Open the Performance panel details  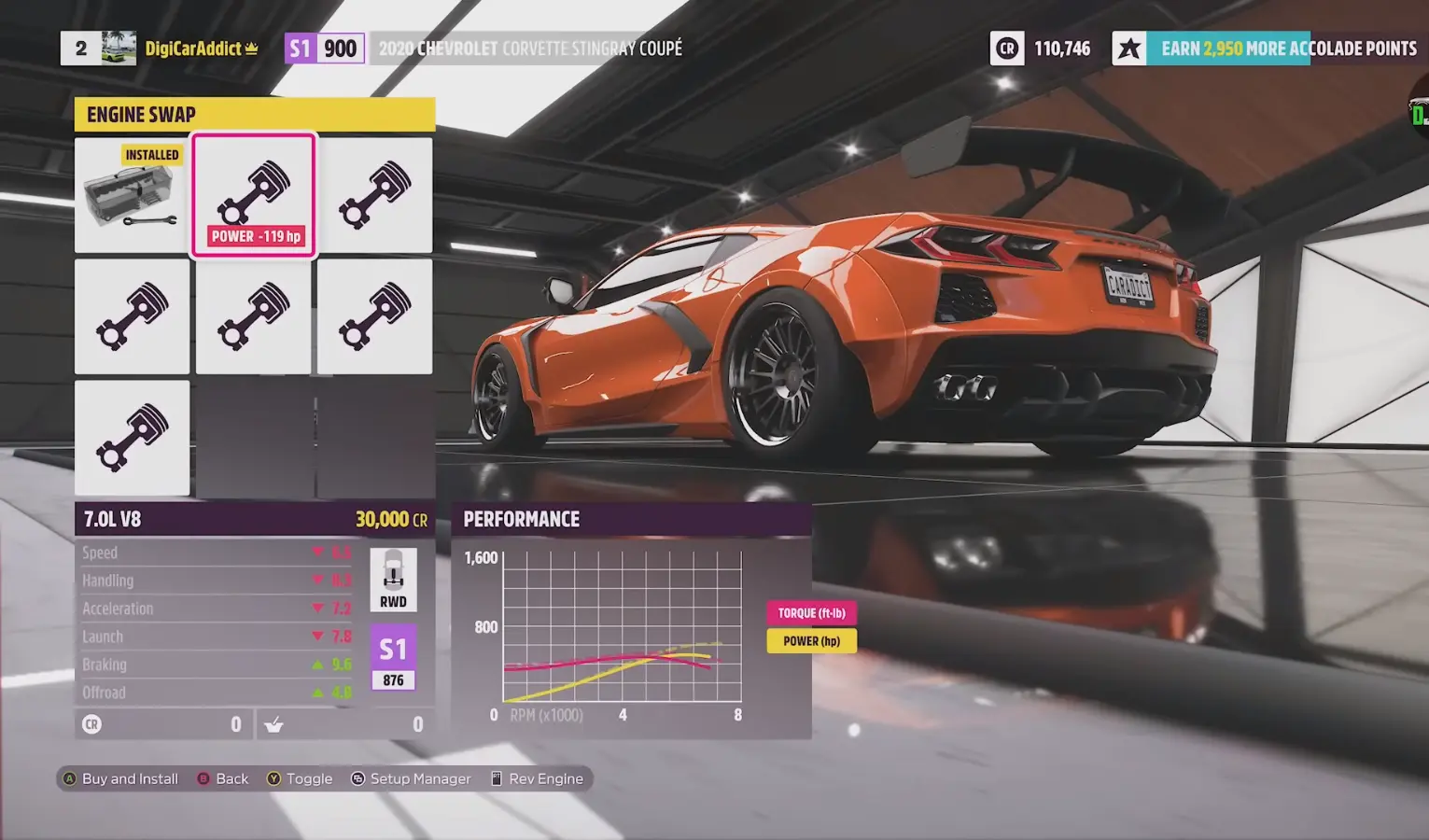pyautogui.click(x=523, y=519)
